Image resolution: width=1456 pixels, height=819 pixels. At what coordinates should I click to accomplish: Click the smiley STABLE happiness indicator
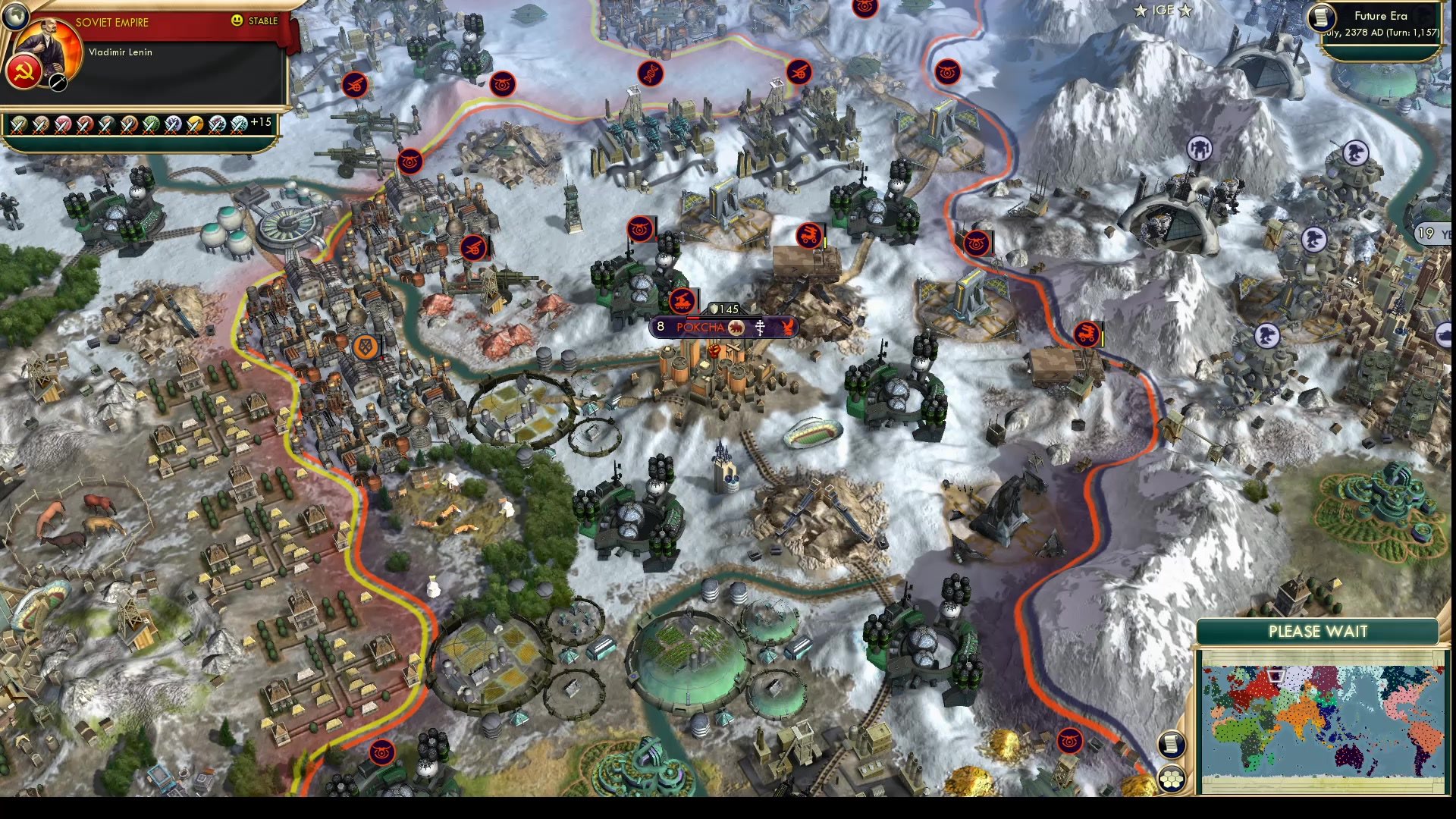tap(237, 21)
